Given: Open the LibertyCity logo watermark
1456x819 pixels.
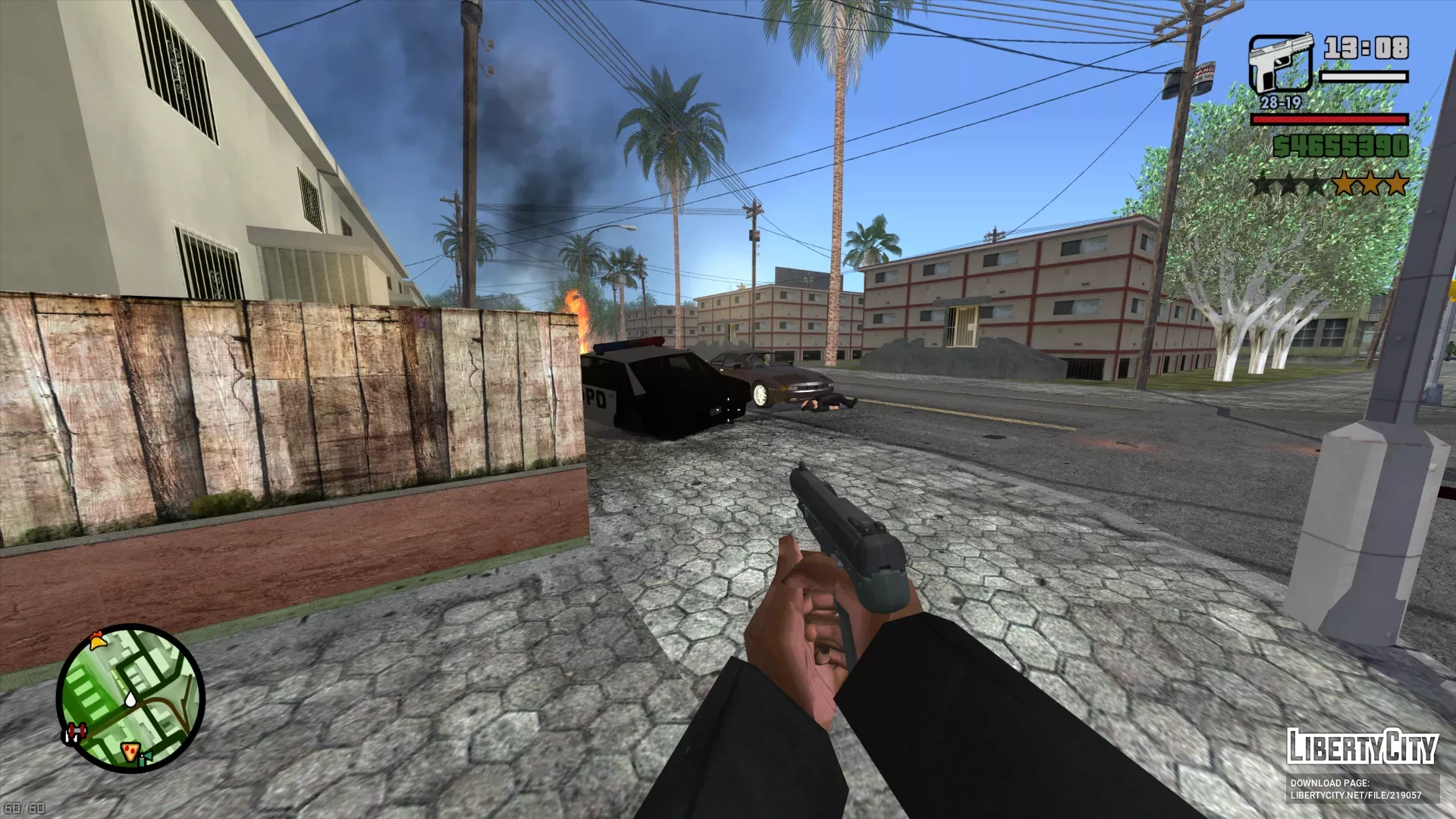Looking at the screenshot, I should pos(1362,747).
